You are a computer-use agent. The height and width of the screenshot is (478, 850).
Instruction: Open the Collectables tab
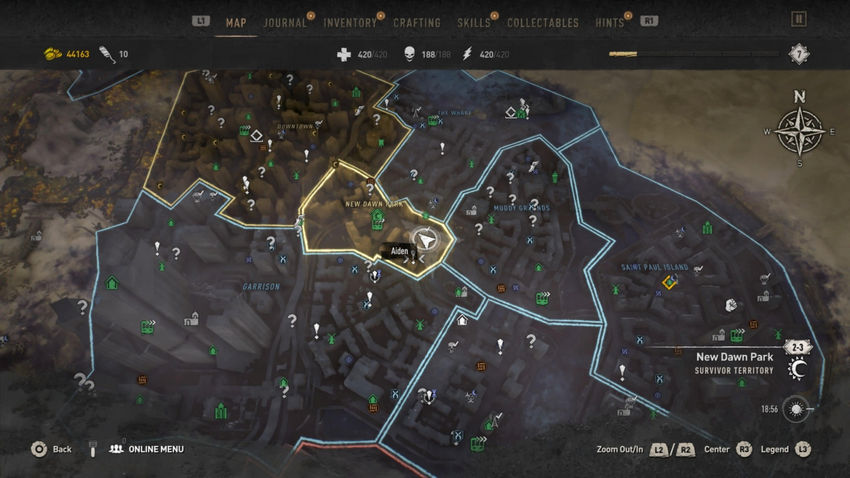(x=543, y=23)
